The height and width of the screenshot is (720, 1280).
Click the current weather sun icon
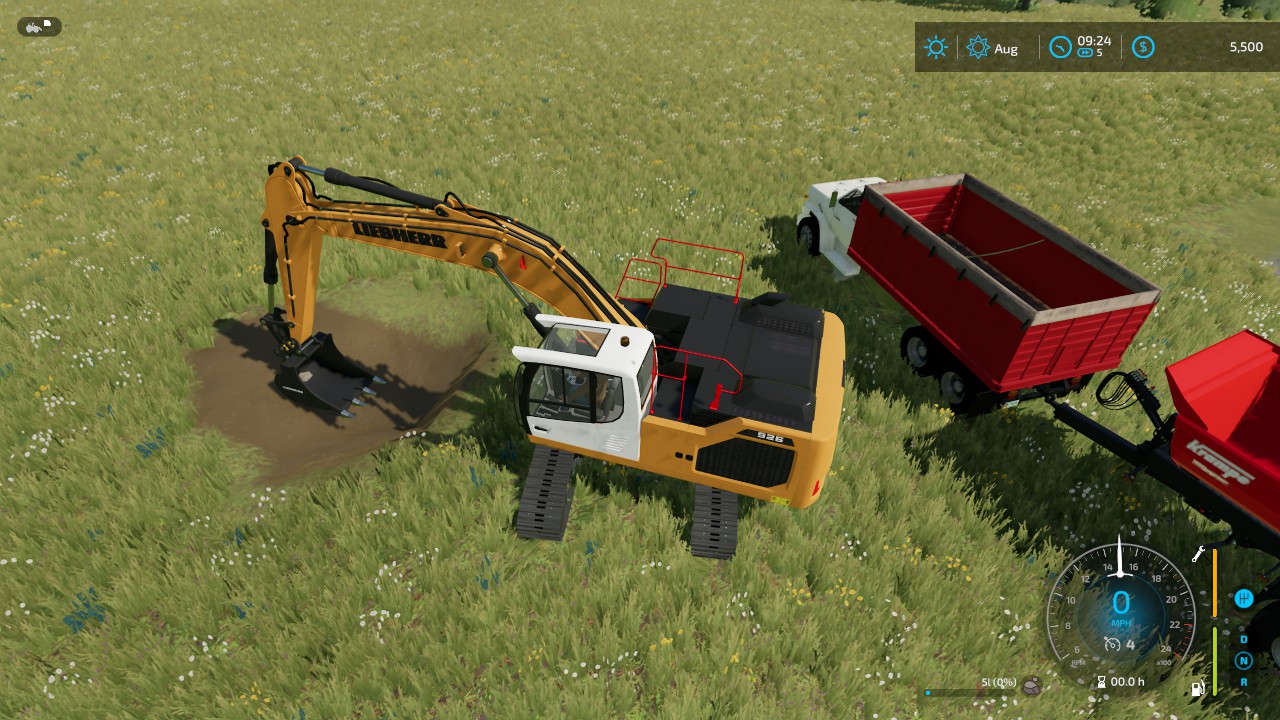tap(936, 47)
